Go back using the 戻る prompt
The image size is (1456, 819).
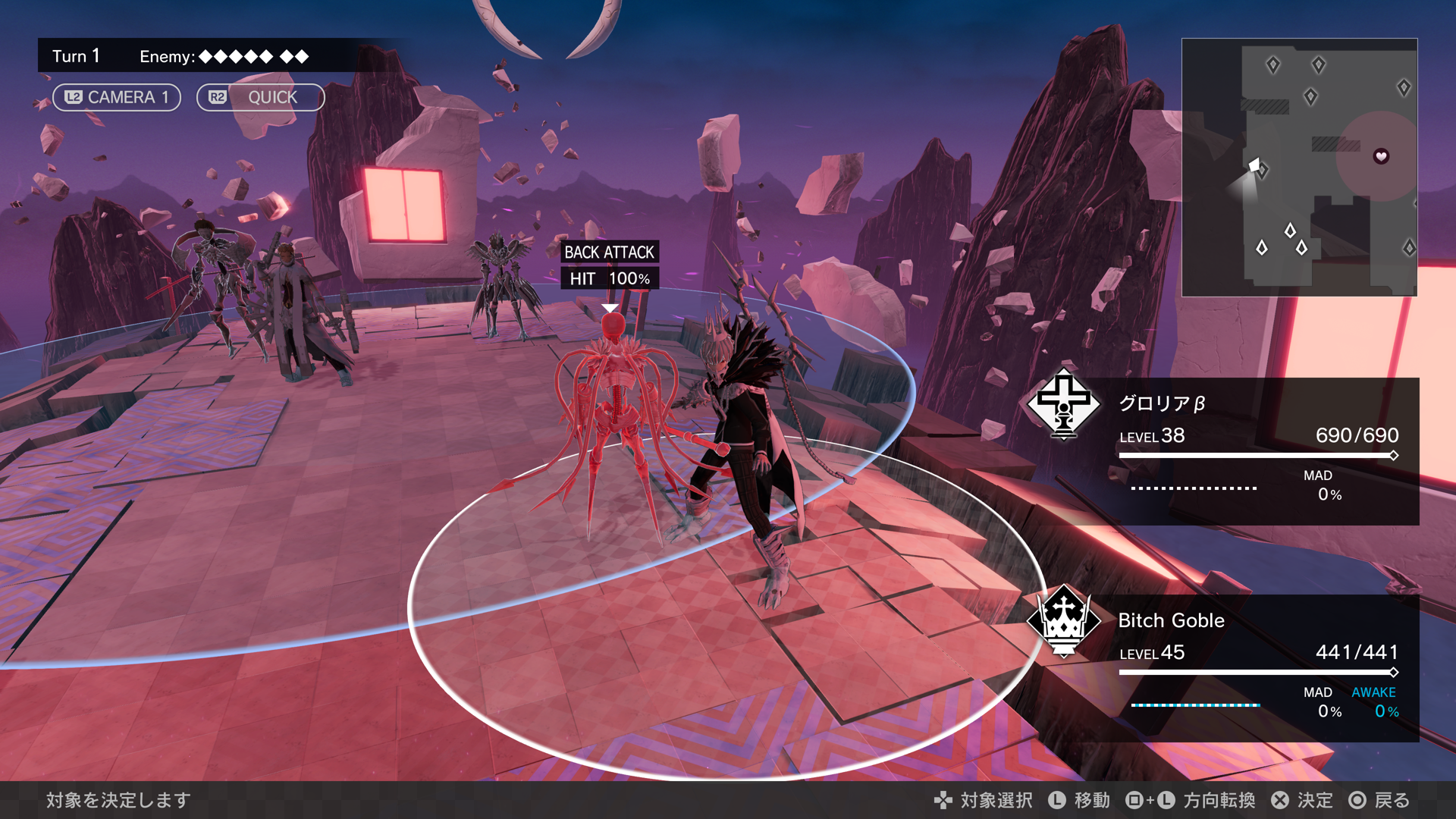(1379, 800)
